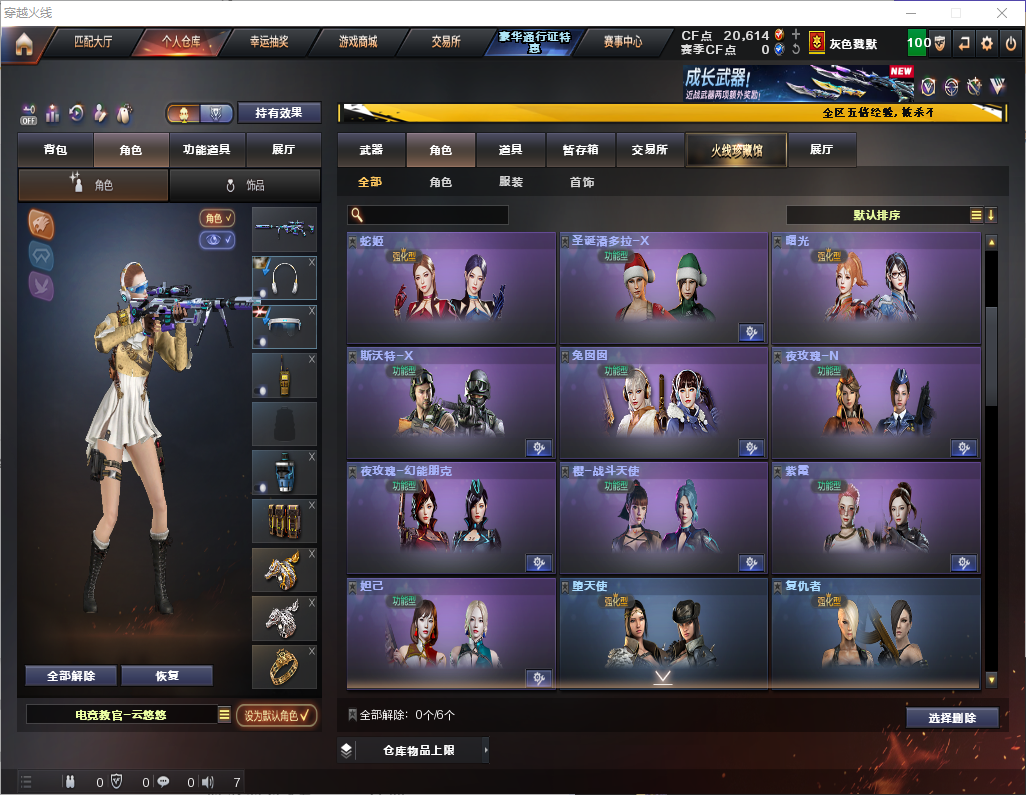Filter by 服装 clothing category
Viewport: 1026px width, 795px height.
coord(511,182)
